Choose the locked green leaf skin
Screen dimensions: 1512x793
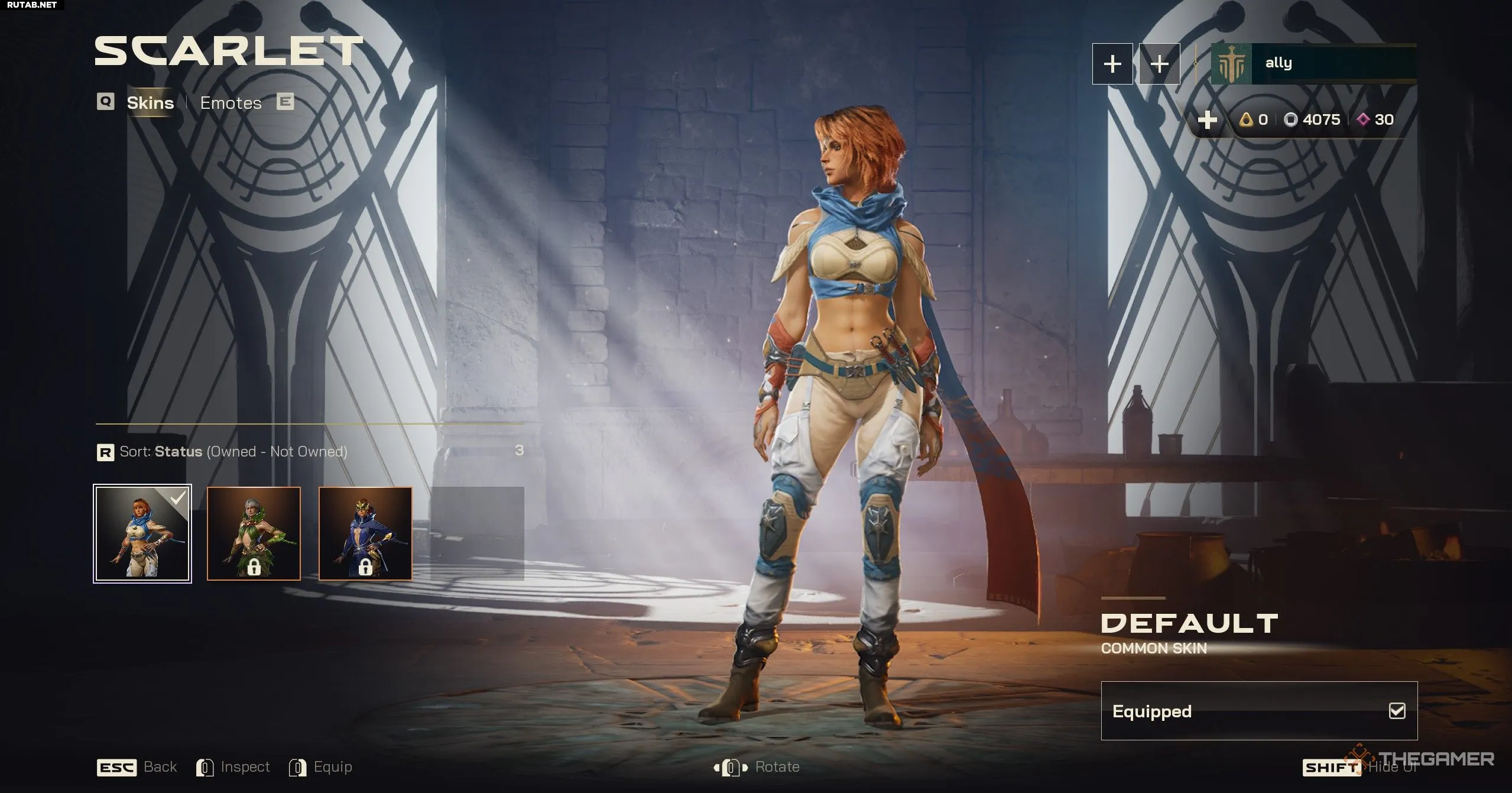click(x=254, y=534)
